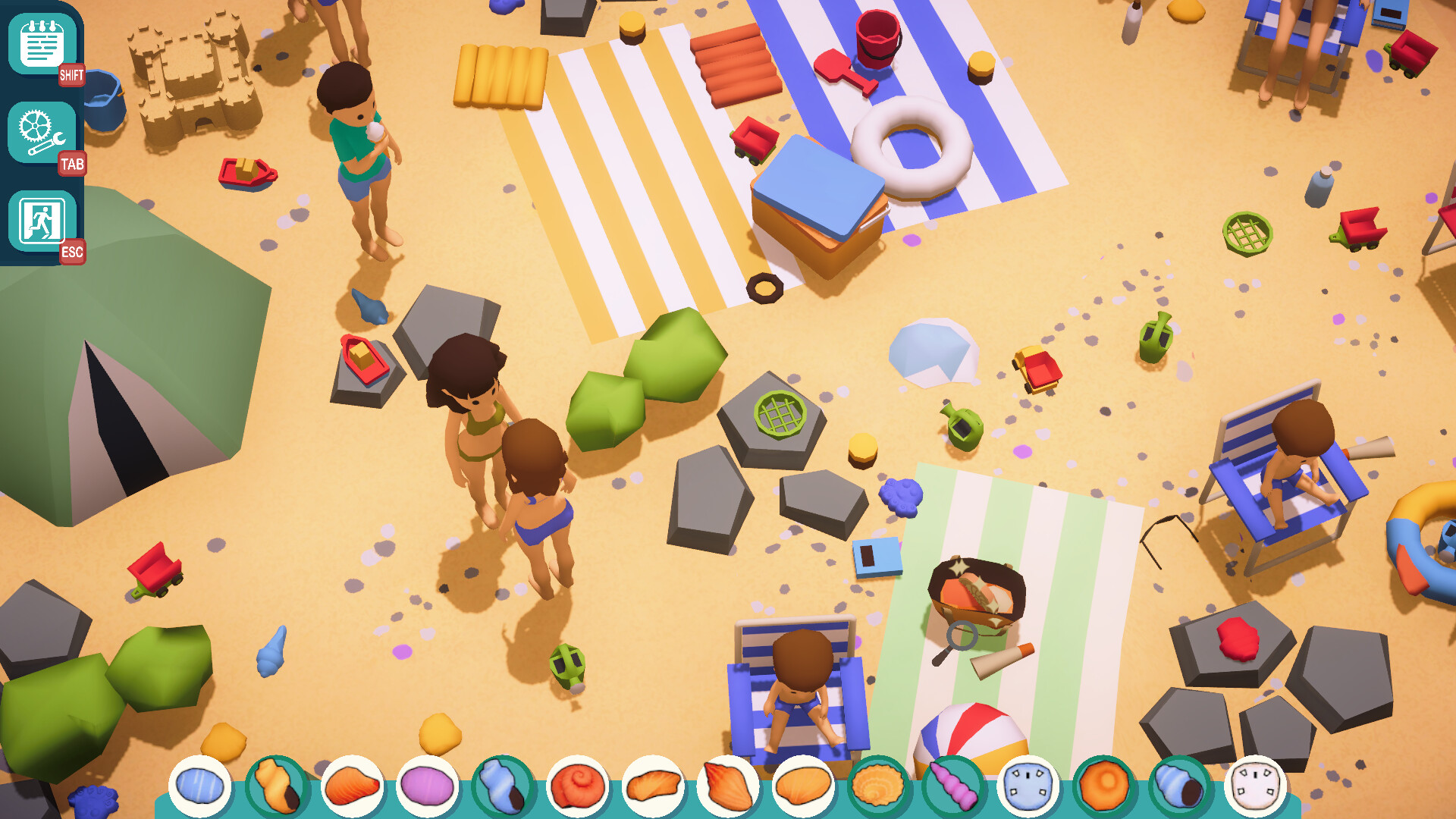Pick the blue sand dollar icon

coord(1028,786)
